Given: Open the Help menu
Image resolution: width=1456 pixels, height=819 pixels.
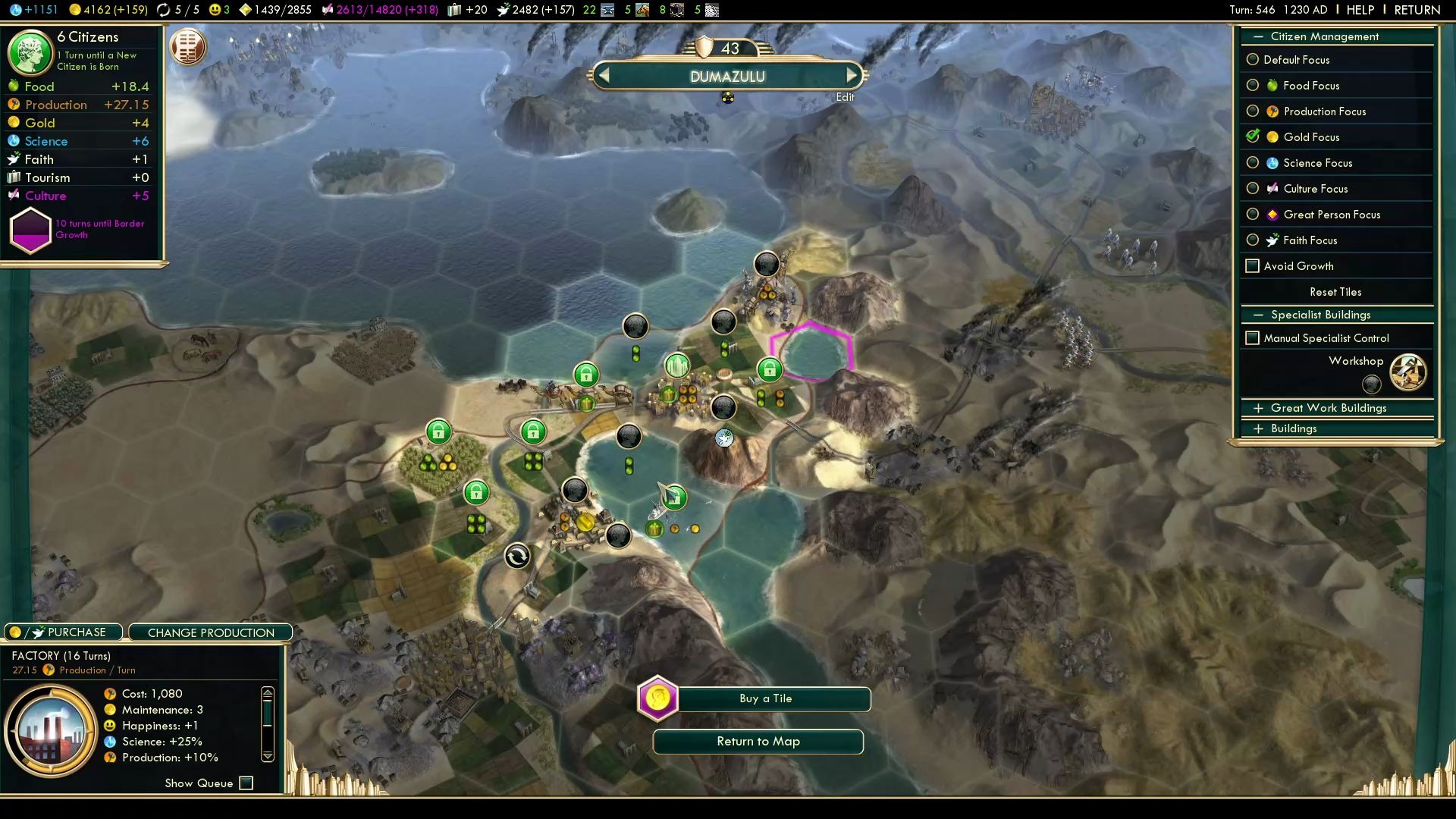Looking at the screenshot, I should [1360, 10].
